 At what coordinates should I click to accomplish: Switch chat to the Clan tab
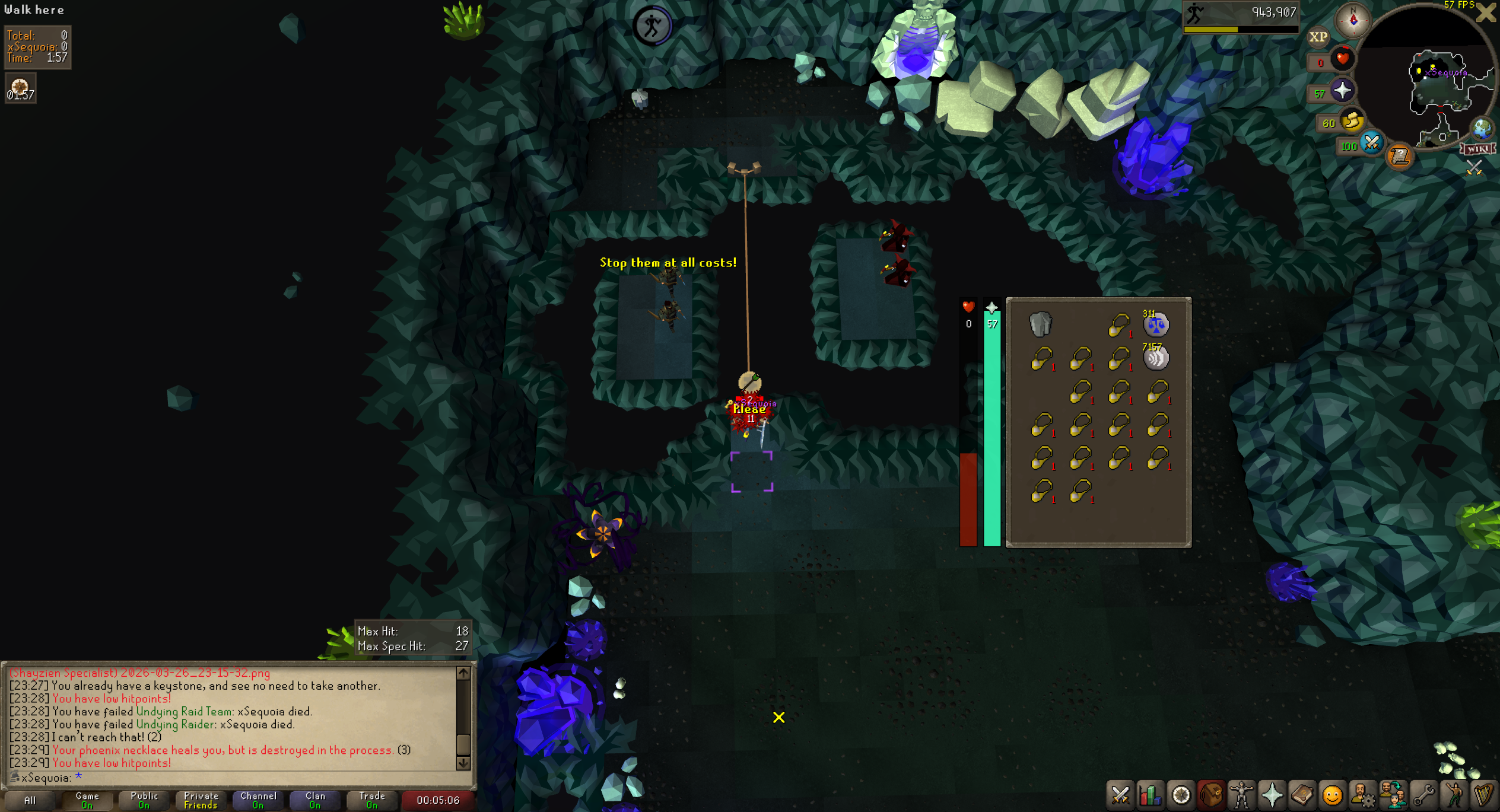click(315, 800)
